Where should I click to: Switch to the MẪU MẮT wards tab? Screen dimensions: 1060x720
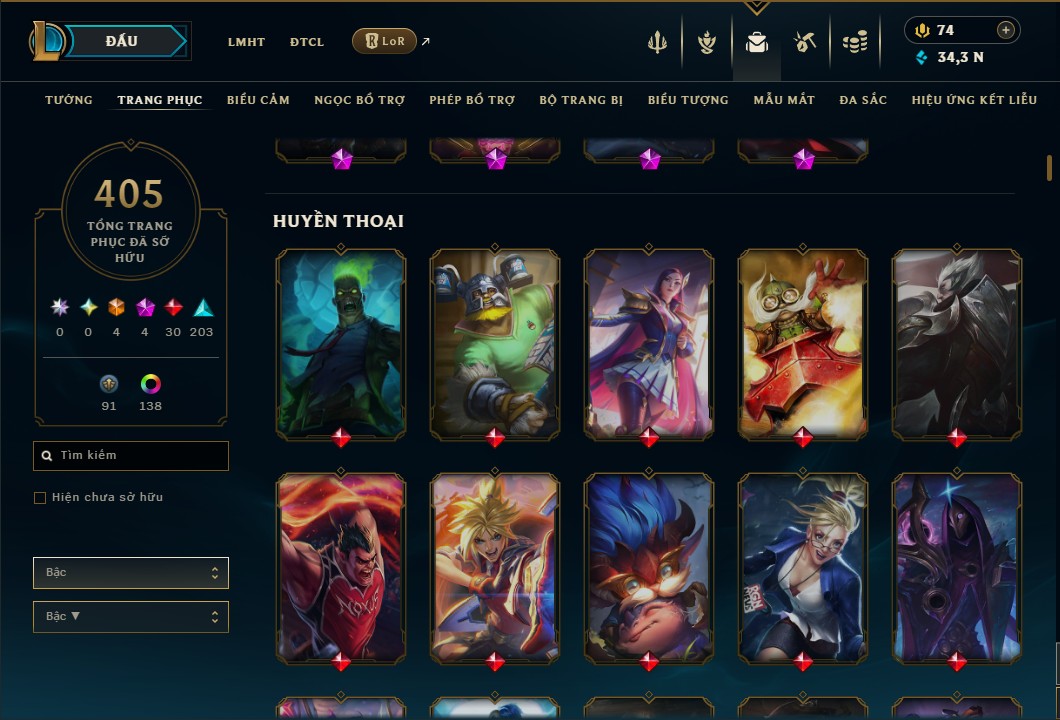[x=784, y=100]
